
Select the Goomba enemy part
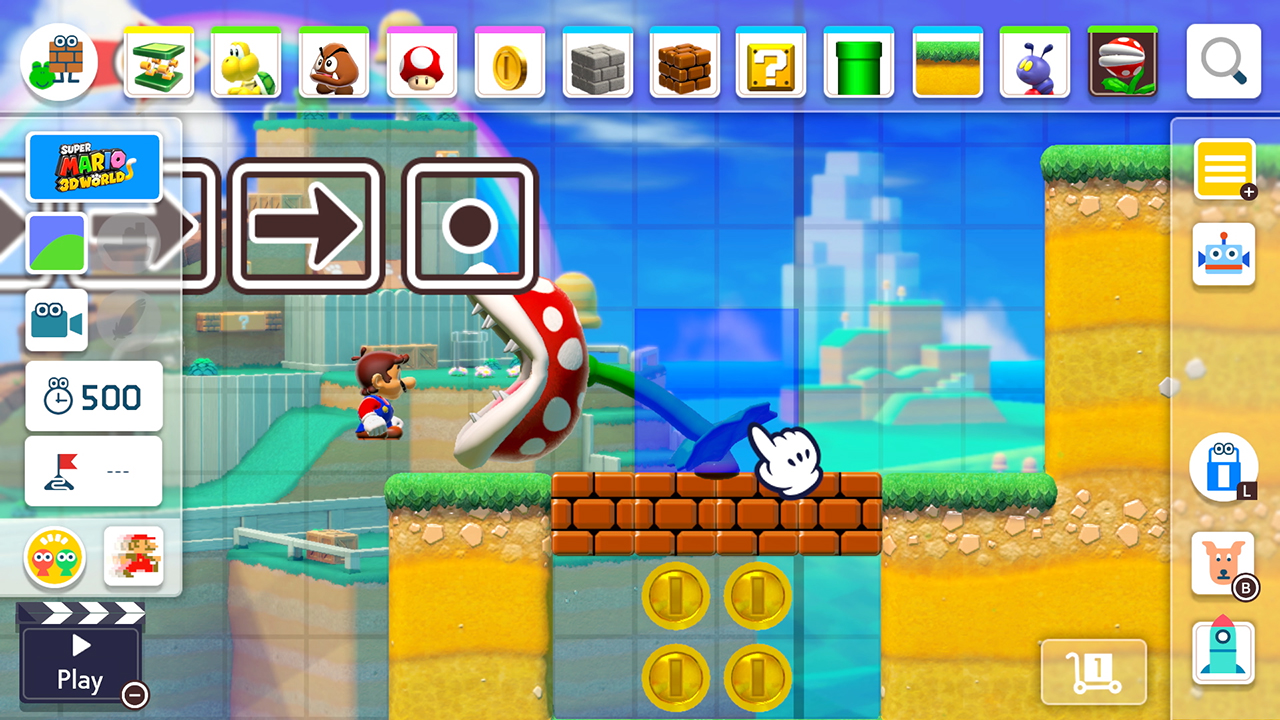tap(334, 62)
